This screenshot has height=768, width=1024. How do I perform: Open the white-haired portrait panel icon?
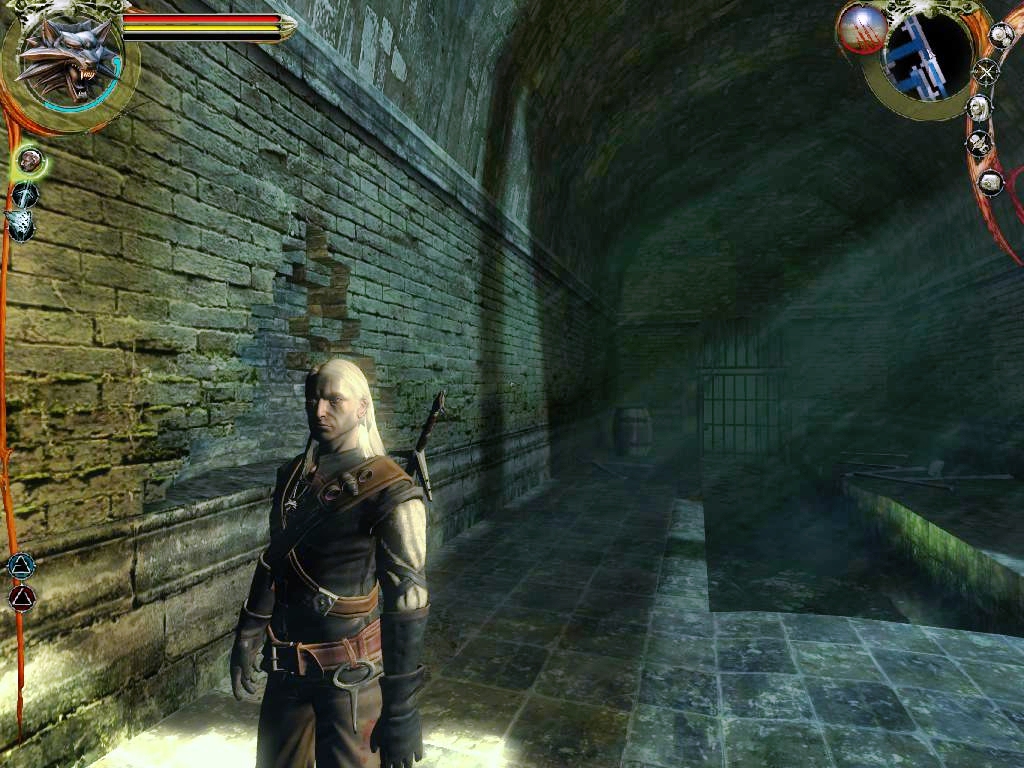click(979, 107)
